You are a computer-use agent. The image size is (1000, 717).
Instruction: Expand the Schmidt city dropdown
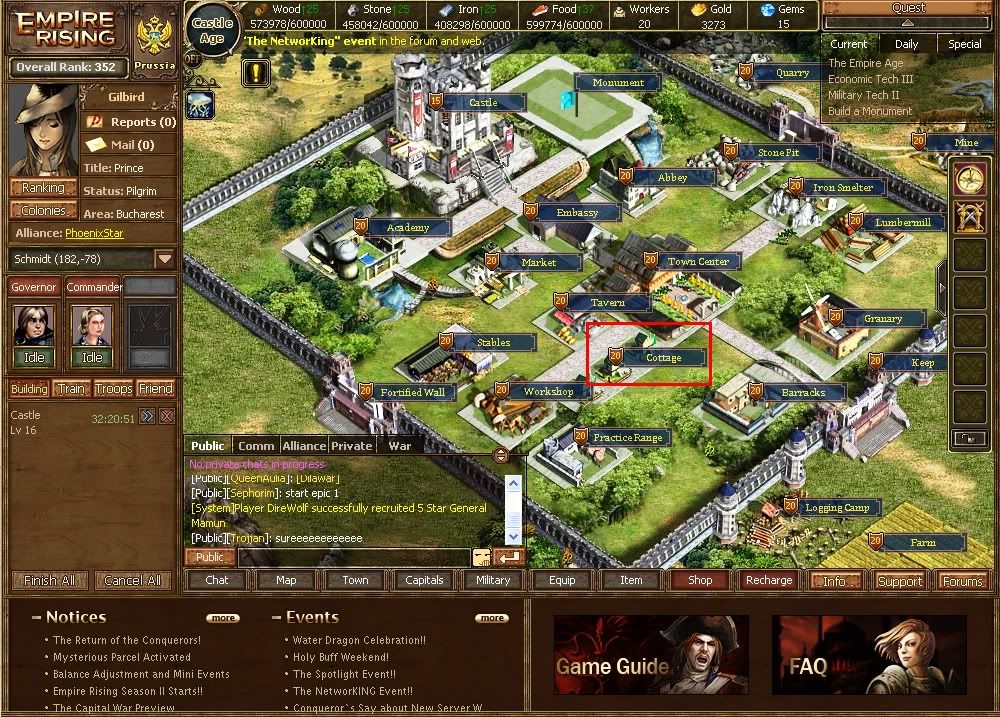165,259
